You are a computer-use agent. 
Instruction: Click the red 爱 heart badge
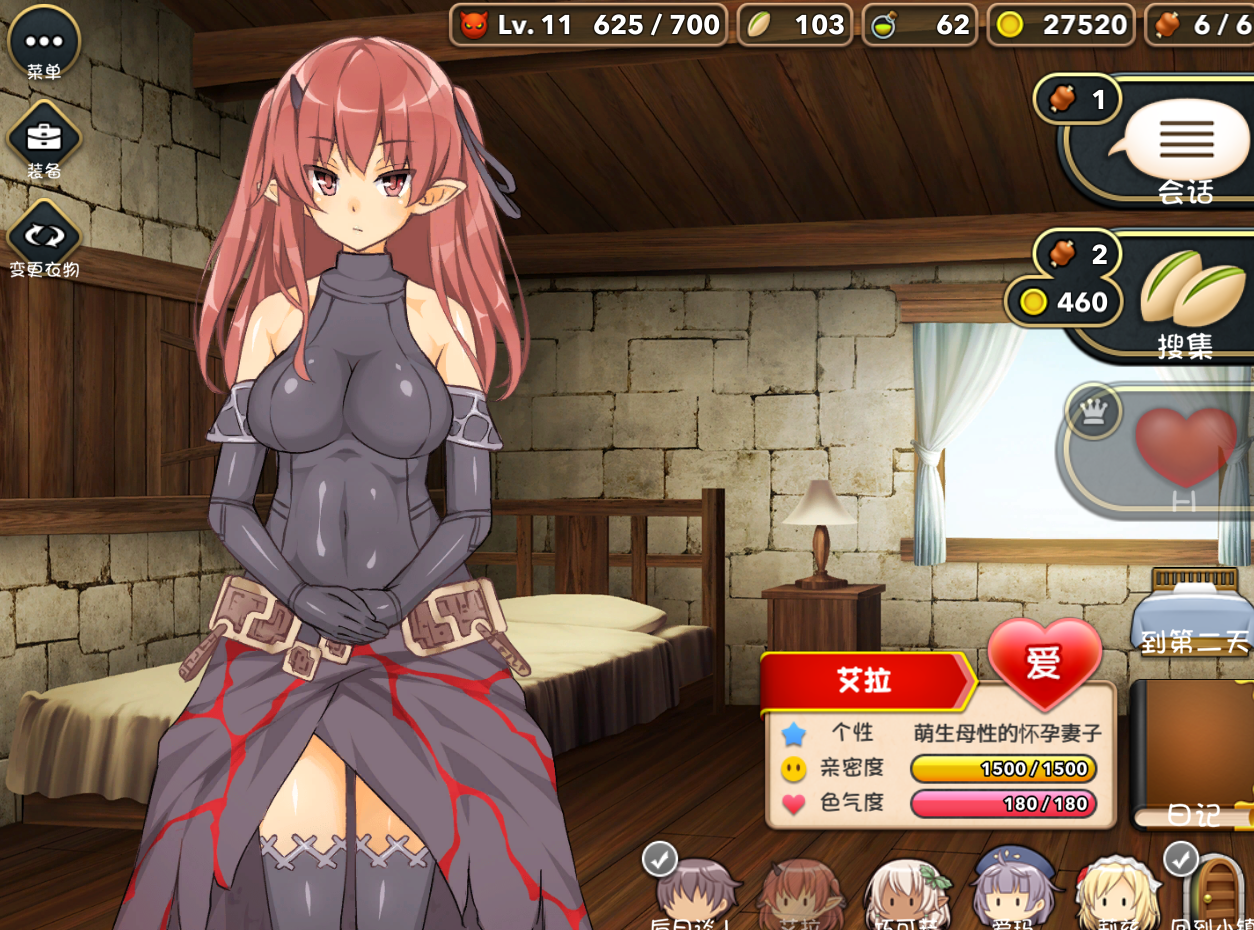click(x=1044, y=662)
